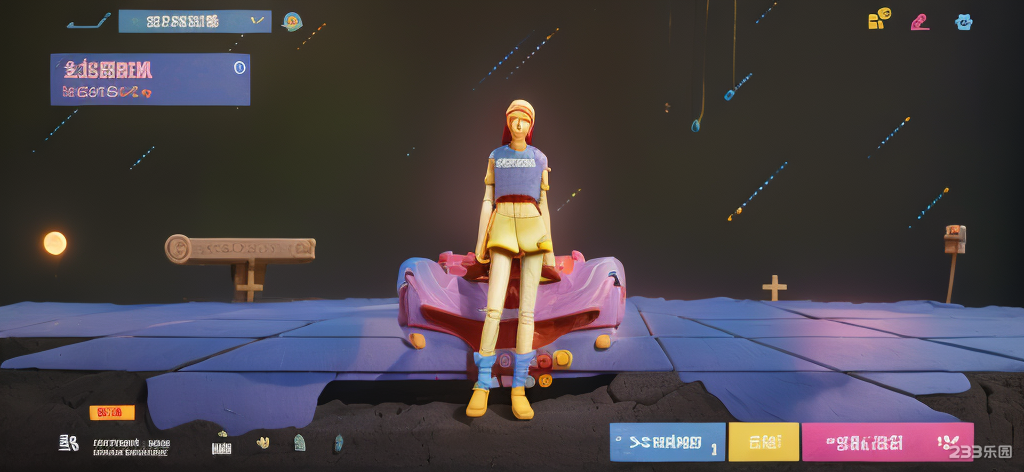Click the small orange tag label
This screenshot has height=472, width=1024.
click(111, 412)
